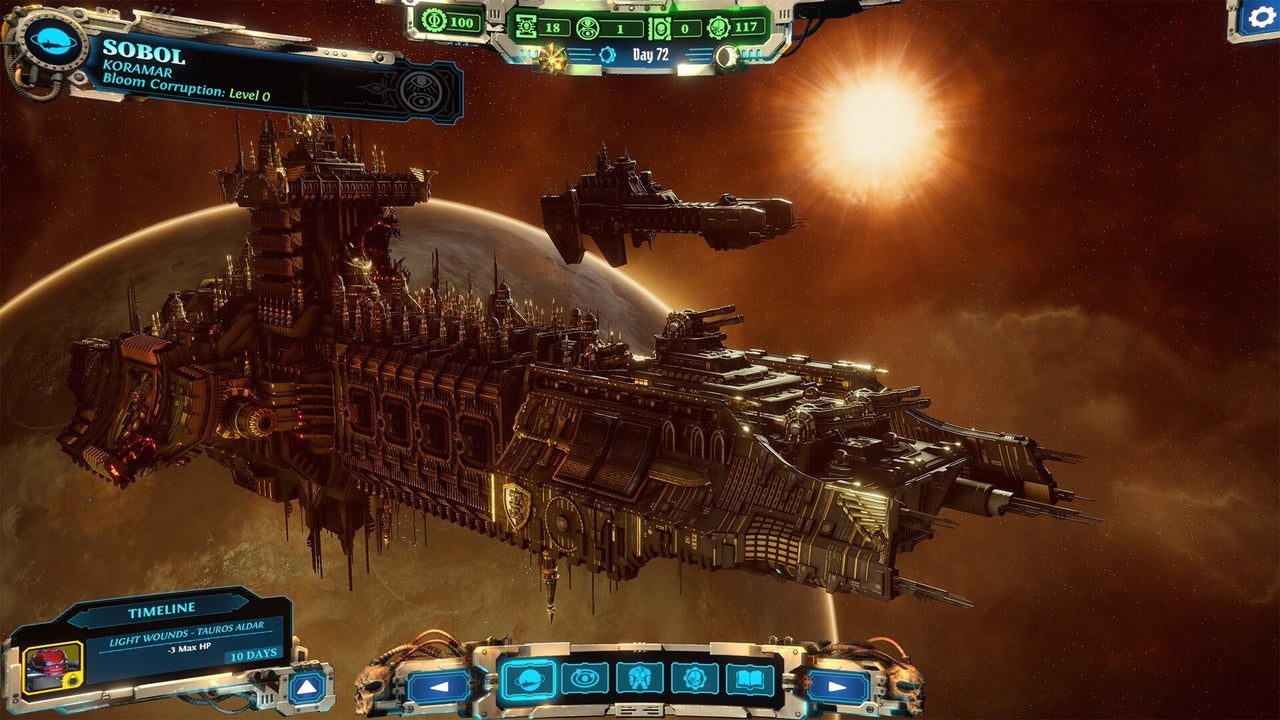Click the servitor resource icon showing 18
This screenshot has width=1280, height=720.
pos(526,26)
